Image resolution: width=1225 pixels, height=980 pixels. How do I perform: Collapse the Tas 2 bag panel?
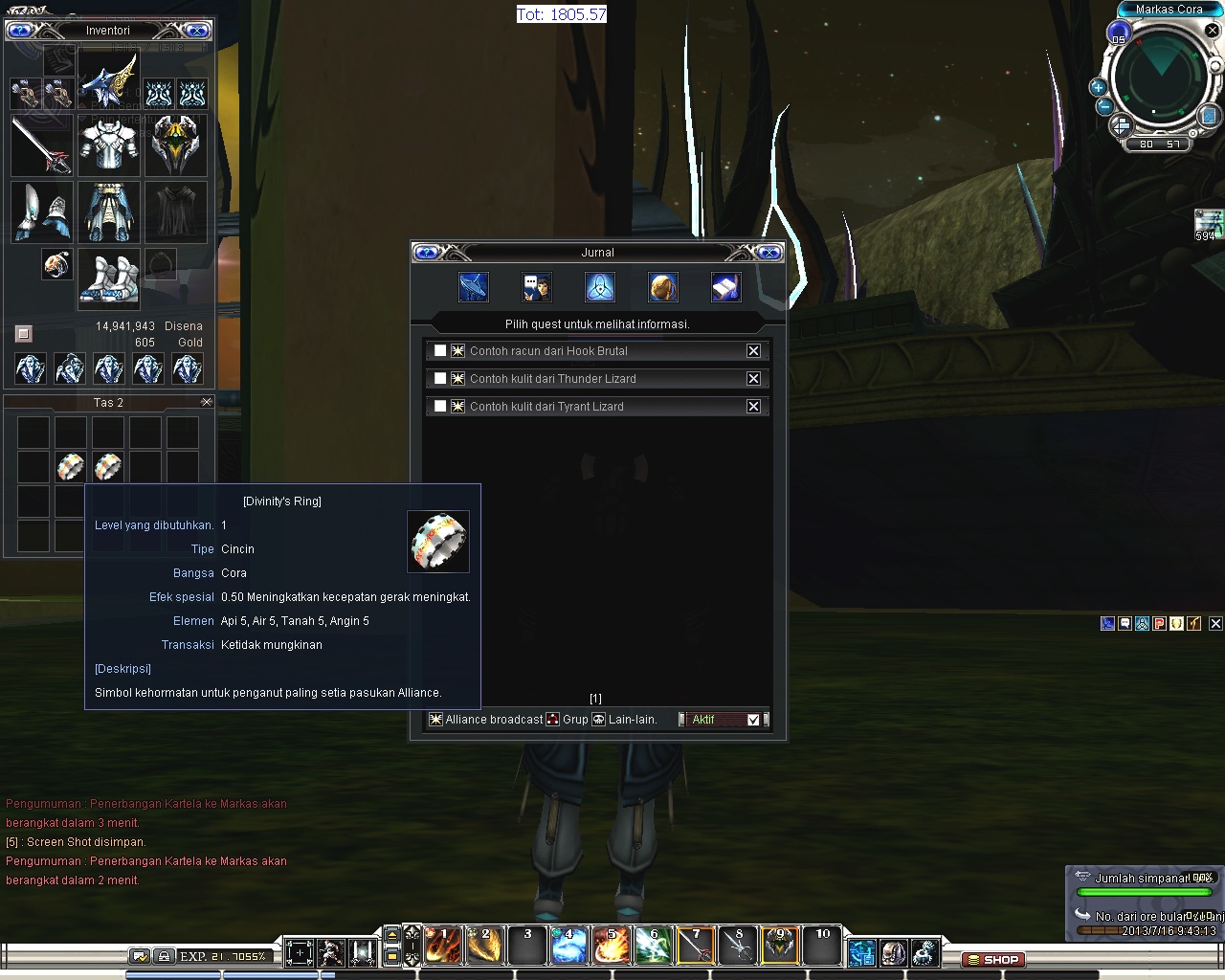tap(207, 401)
